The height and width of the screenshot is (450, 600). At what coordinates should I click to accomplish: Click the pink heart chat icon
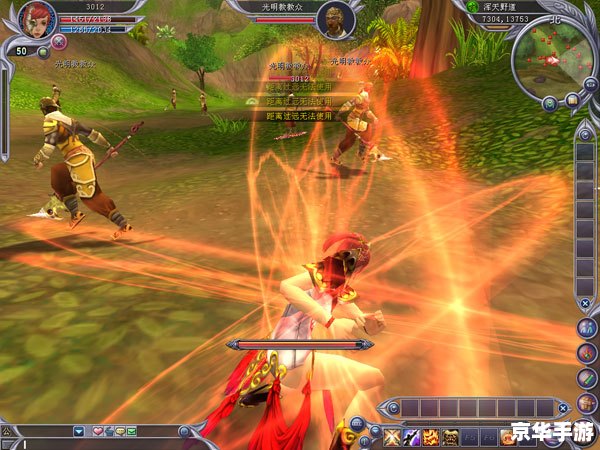97,431
